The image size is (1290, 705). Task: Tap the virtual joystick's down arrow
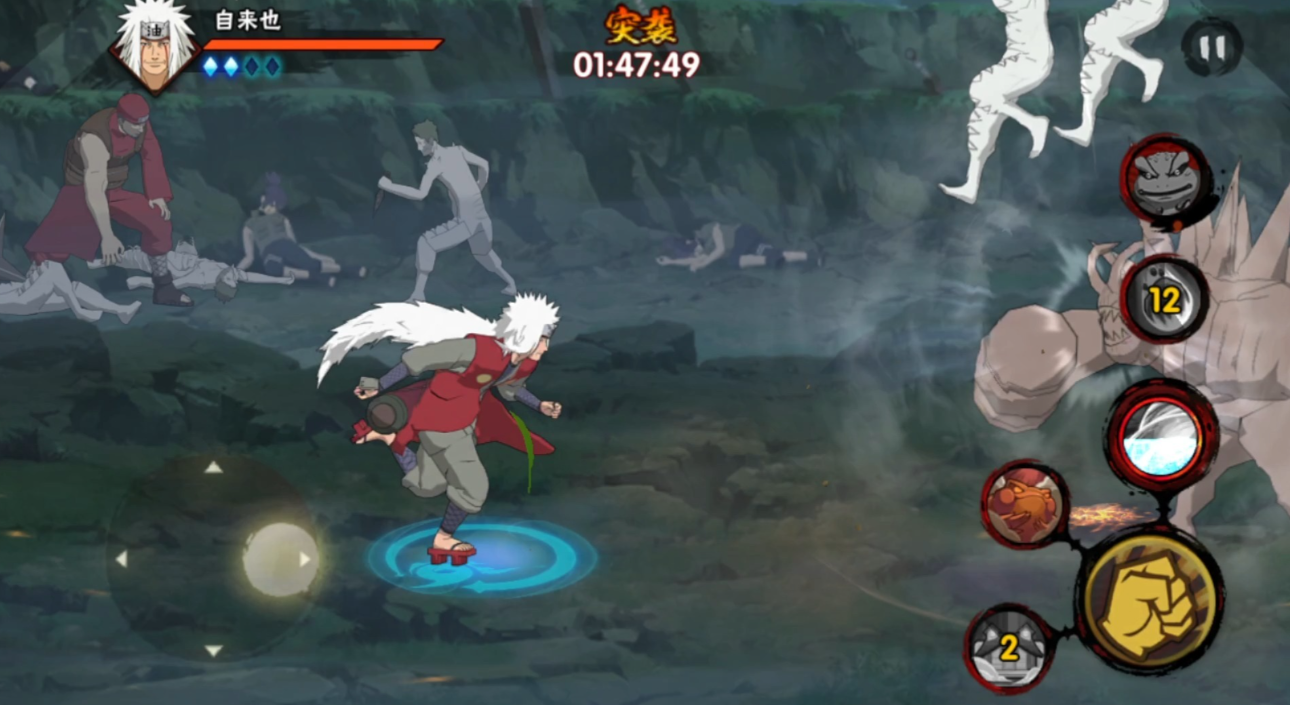tap(213, 651)
